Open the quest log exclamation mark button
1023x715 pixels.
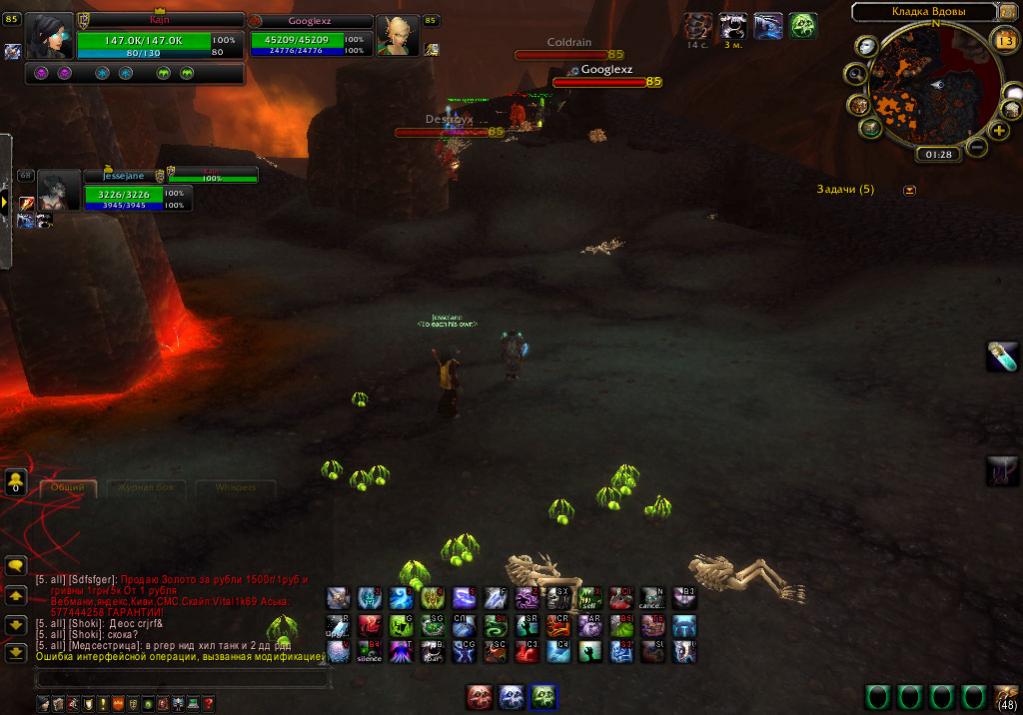point(103,704)
